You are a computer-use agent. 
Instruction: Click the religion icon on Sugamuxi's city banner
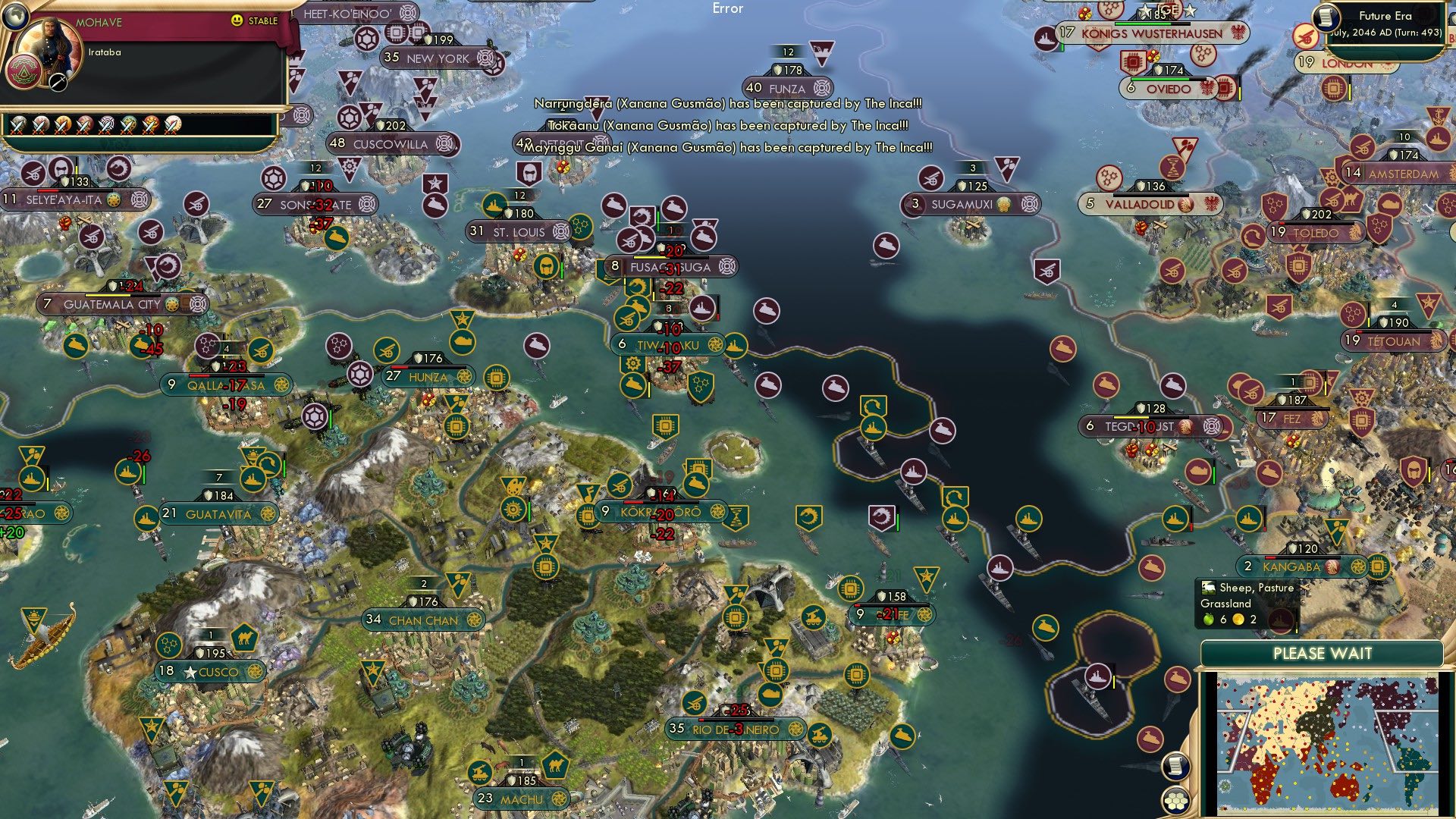coord(1003,205)
